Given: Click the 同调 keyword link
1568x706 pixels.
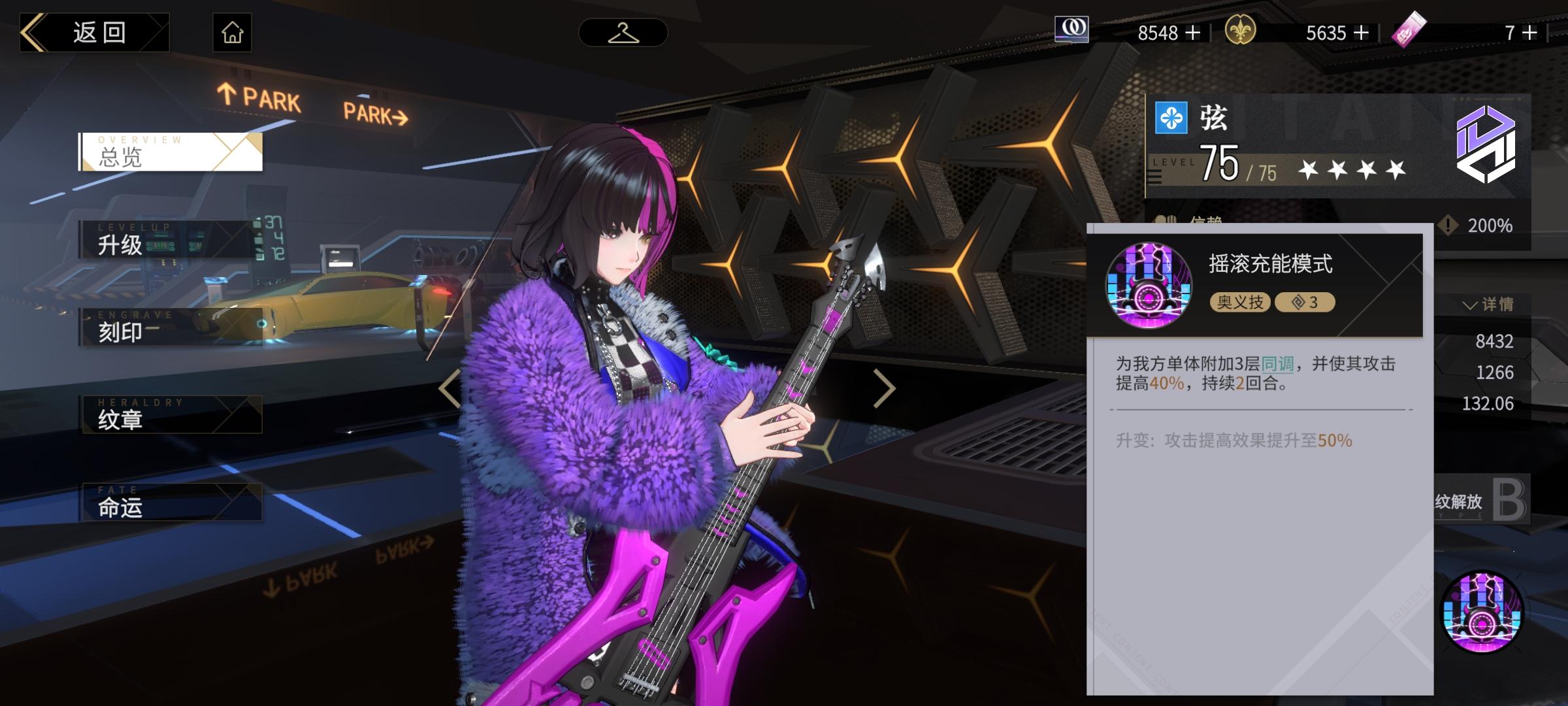Looking at the screenshot, I should (1277, 363).
